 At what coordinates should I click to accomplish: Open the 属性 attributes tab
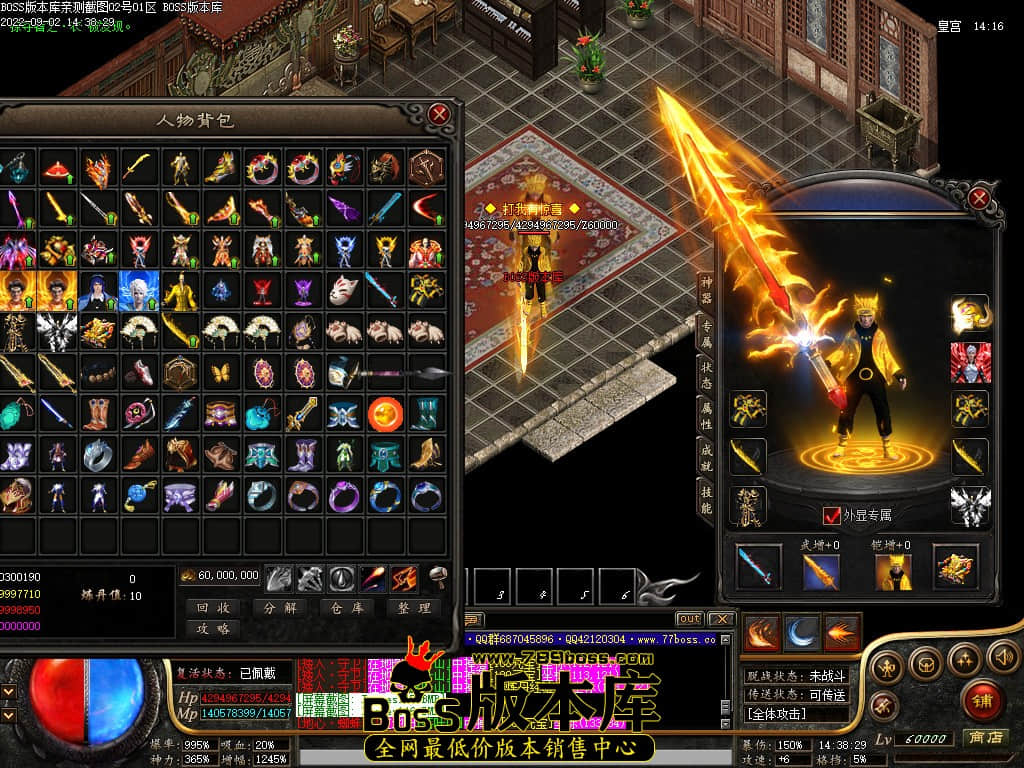[x=705, y=420]
